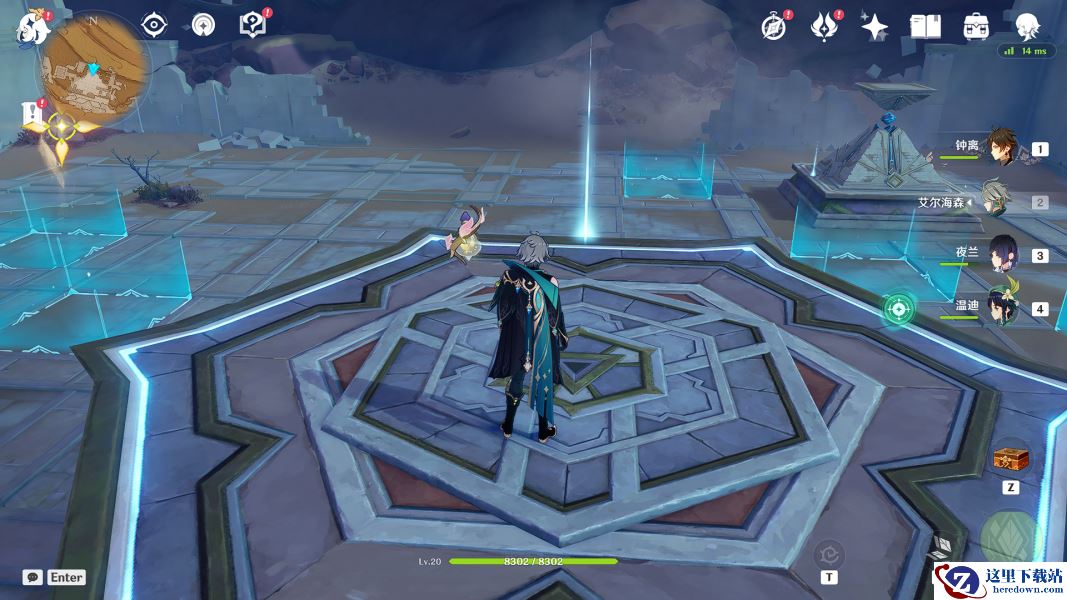
Task: Switch to party member 钟离
Action: [1001, 148]
